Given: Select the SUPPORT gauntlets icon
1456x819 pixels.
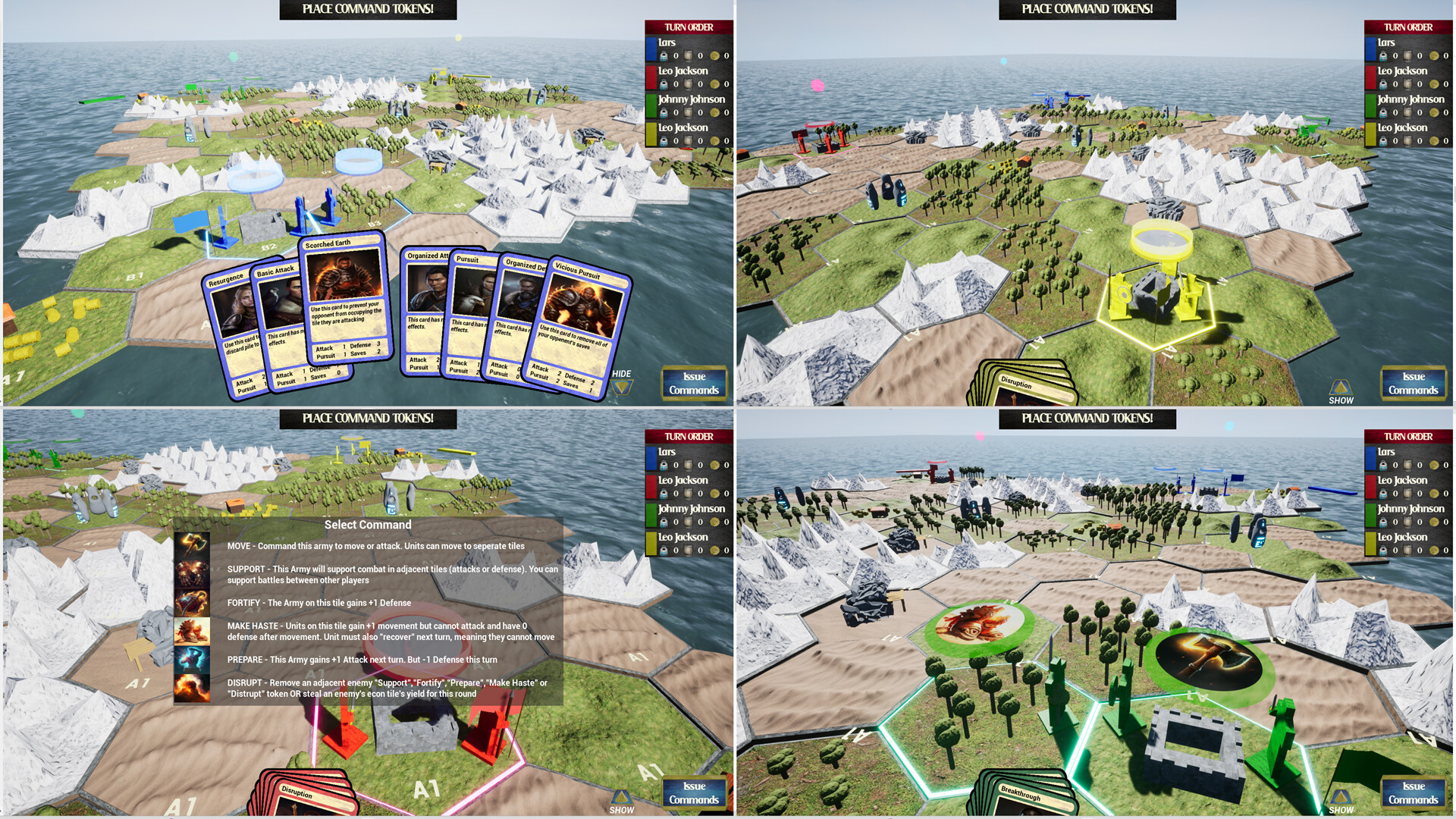Looking at the screenshot, I should click(193, 574).
